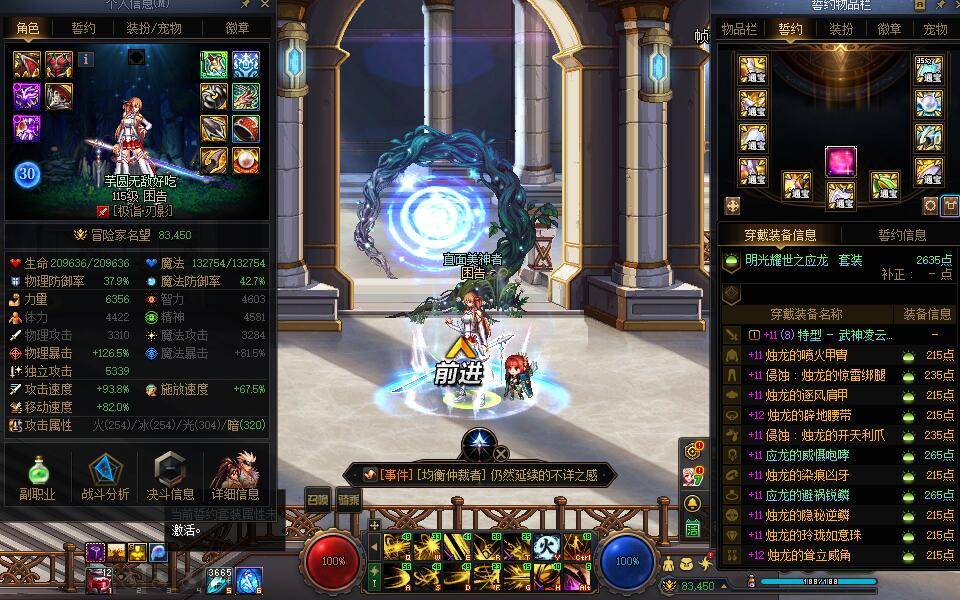Switch to the 角色 tab
Viewport: 960px width, 600px height.
(27, 29)
